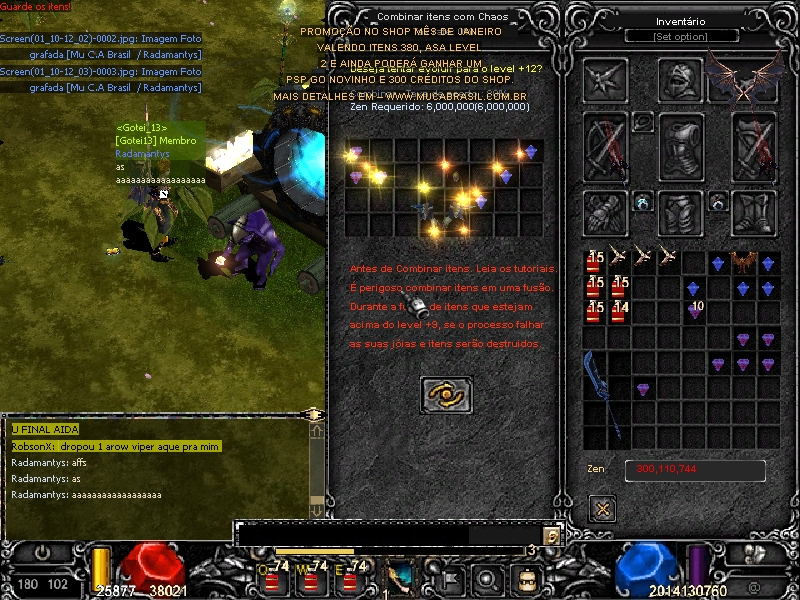
Task: Select the equipped gloves slot
Action: click(x=606, y=212)
